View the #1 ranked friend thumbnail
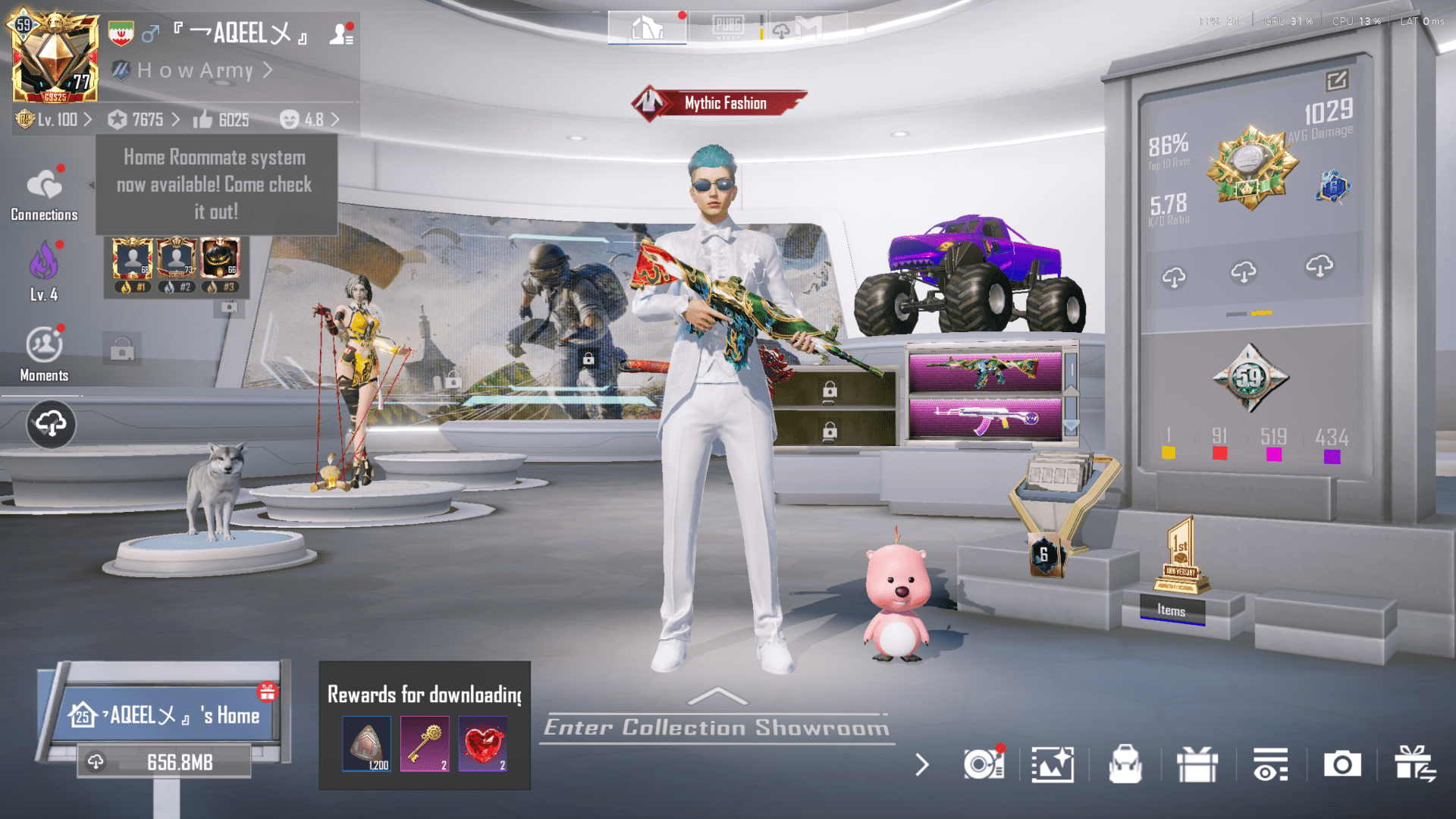The height and width of the screenshot is (819, 1456). pos(132,259)
